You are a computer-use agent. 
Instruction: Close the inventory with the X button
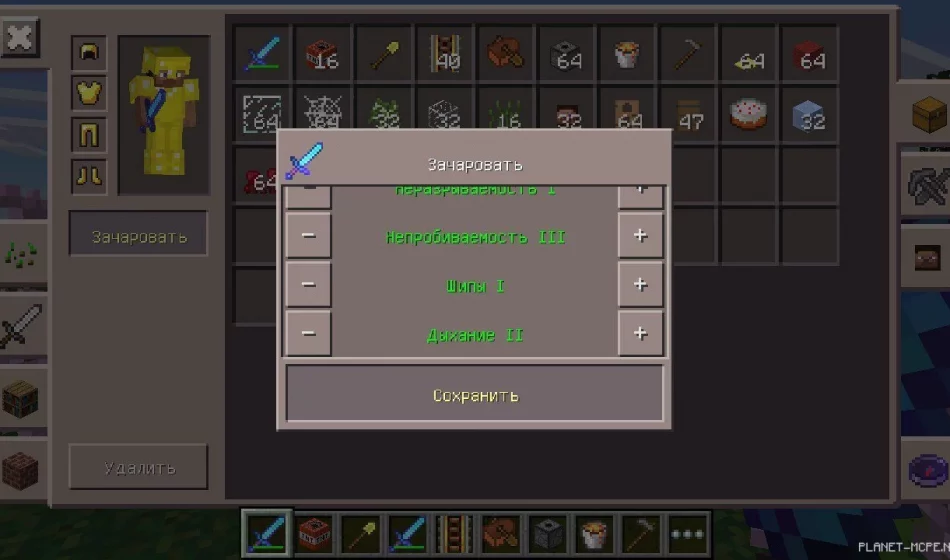[x=19, y=39]
